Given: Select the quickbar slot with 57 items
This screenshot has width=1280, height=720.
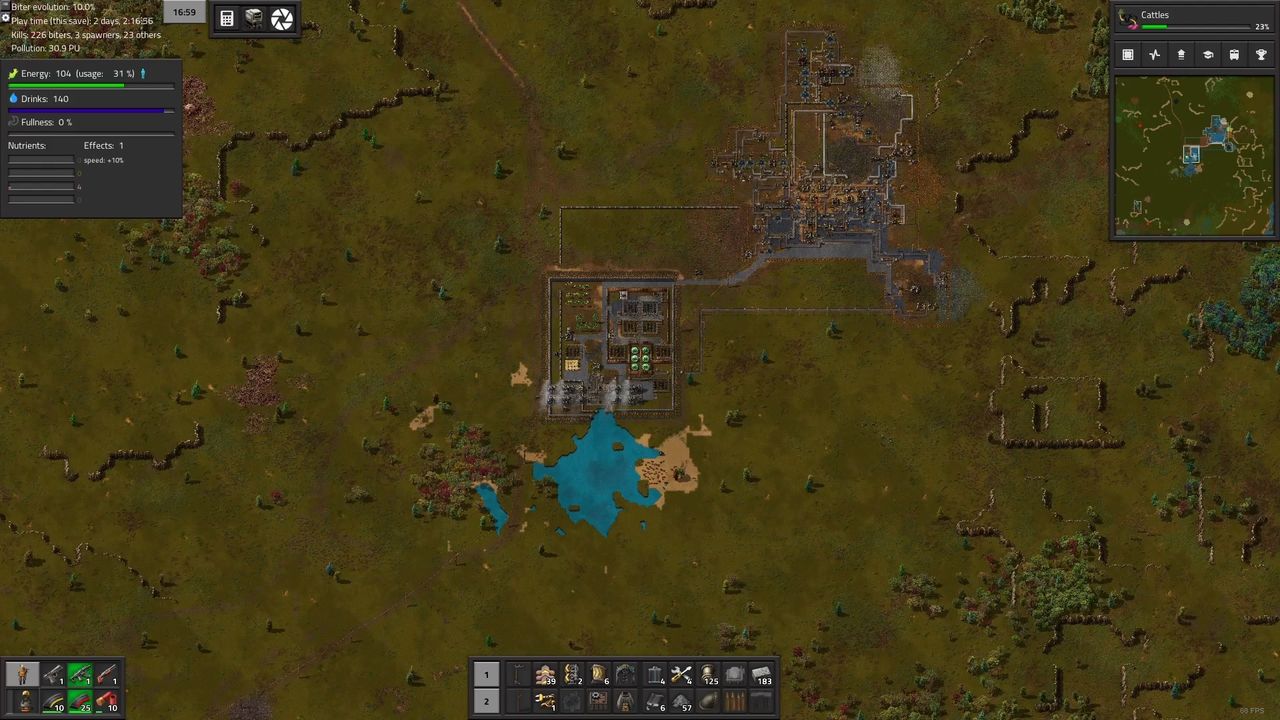Looking at the screenshot, I should (681, 701).
